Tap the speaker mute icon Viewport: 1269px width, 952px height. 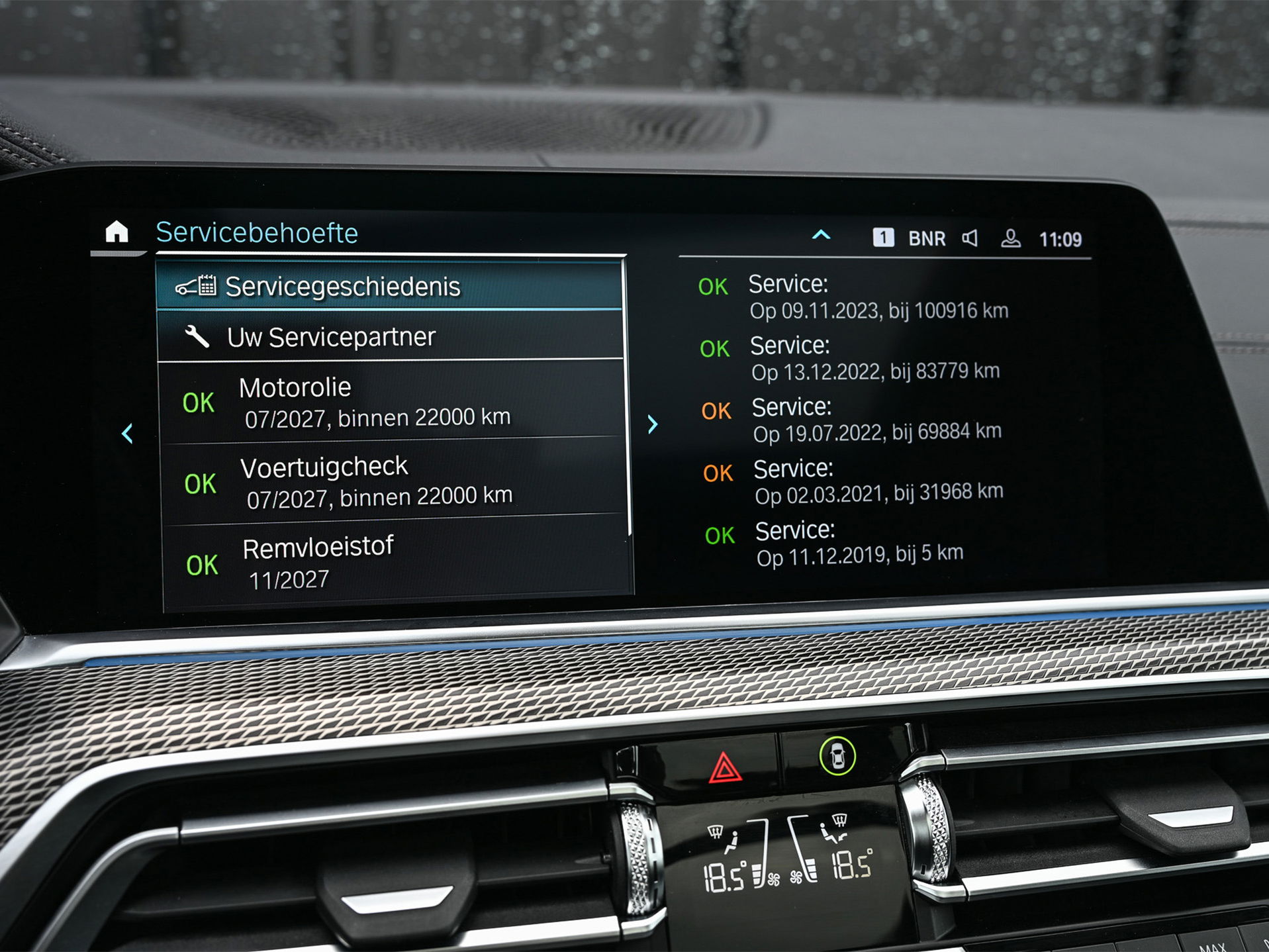[970, 238]
